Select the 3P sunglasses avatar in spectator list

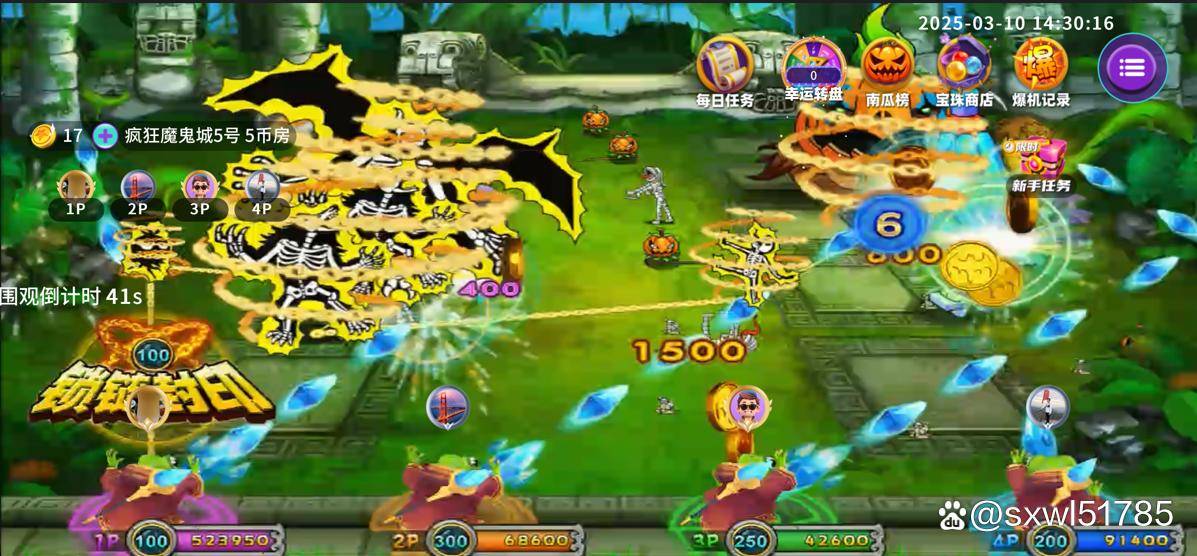coord(199,187)
